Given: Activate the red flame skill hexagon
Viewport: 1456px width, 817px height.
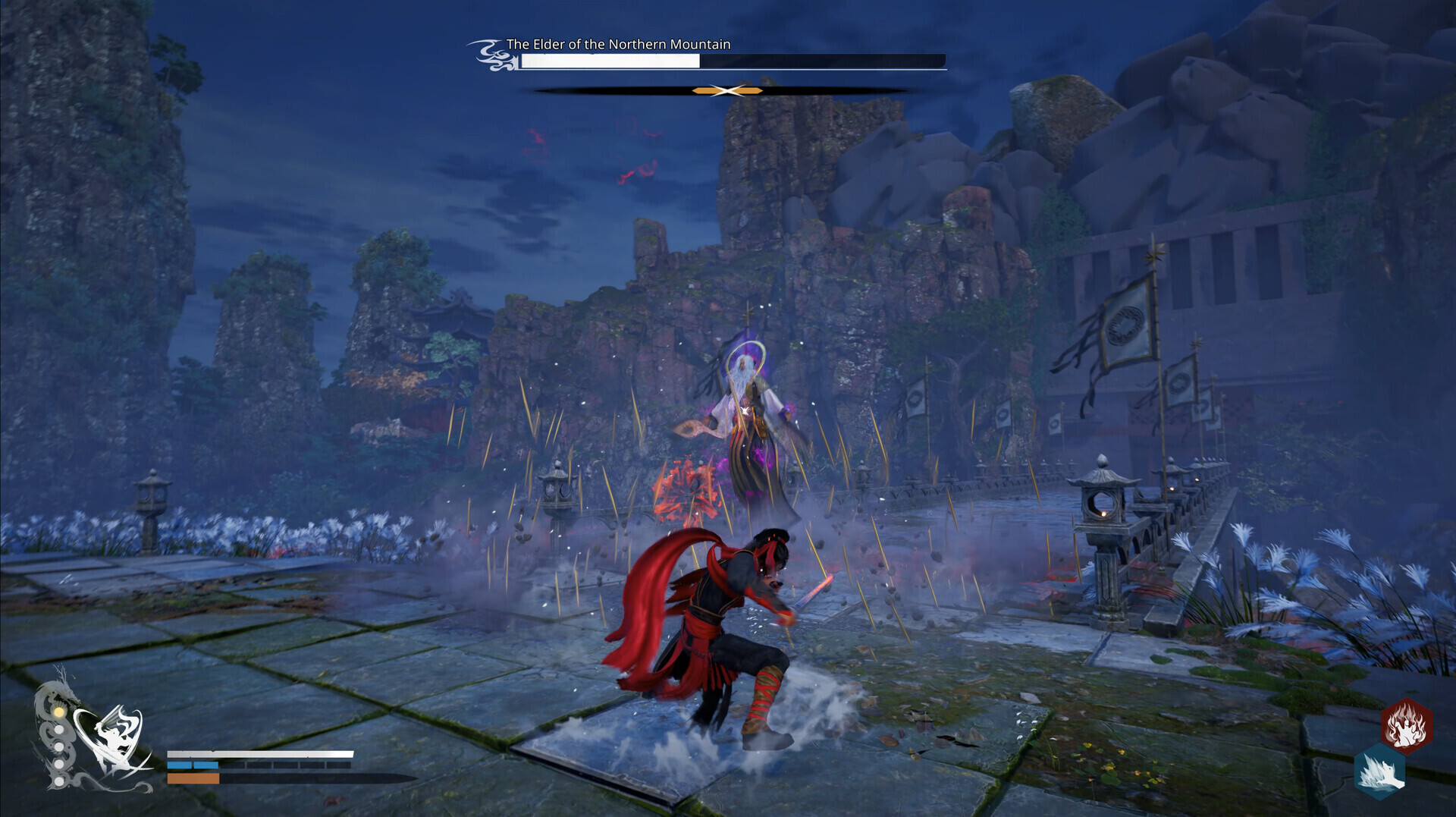Looking at the screenshot, I should coord(1405,725).
